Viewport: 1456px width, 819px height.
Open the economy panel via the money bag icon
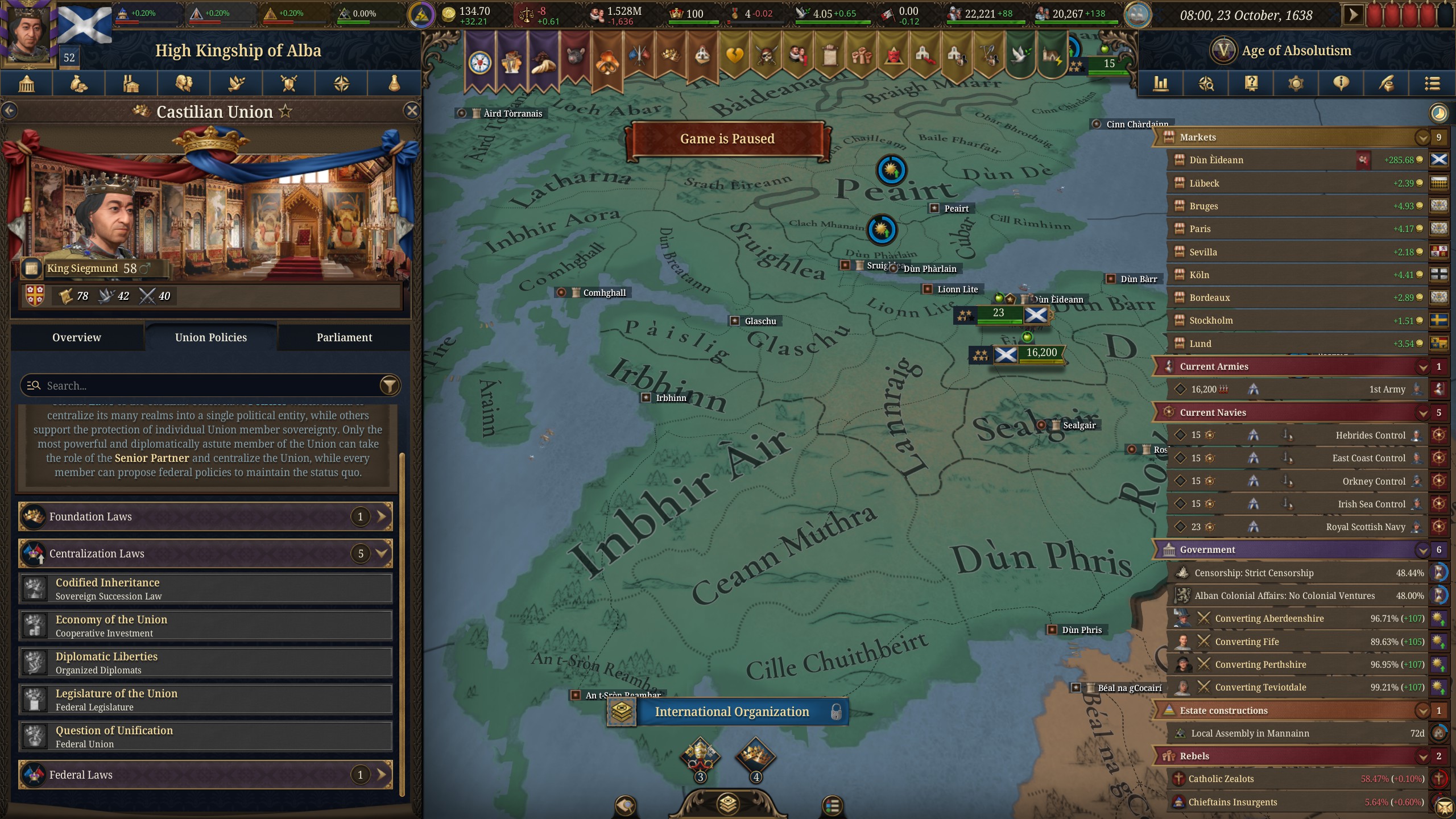click(78, 84)
